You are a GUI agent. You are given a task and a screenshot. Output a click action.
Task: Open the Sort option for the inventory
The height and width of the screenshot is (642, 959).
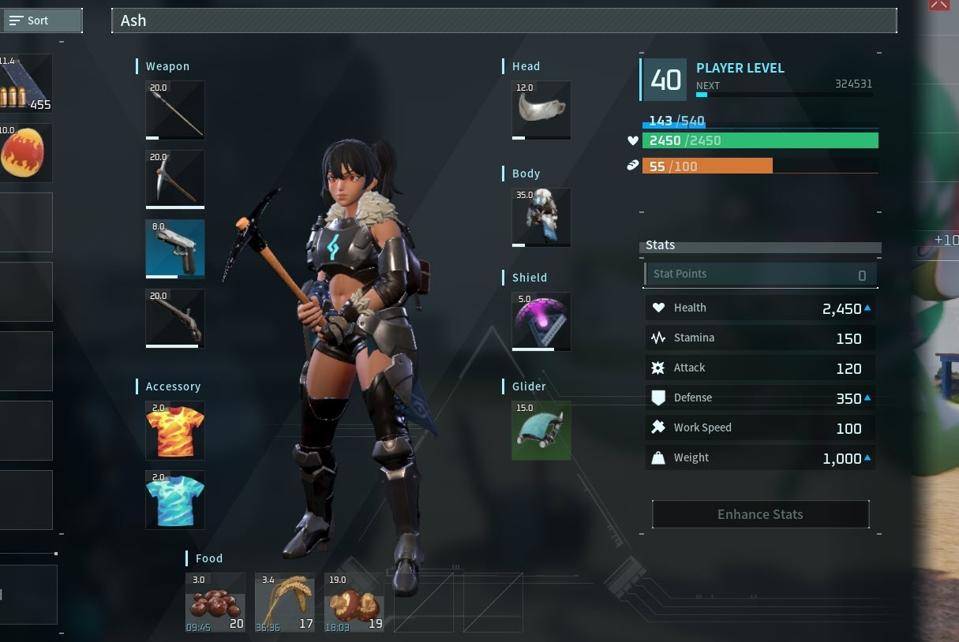pos(40,20)
